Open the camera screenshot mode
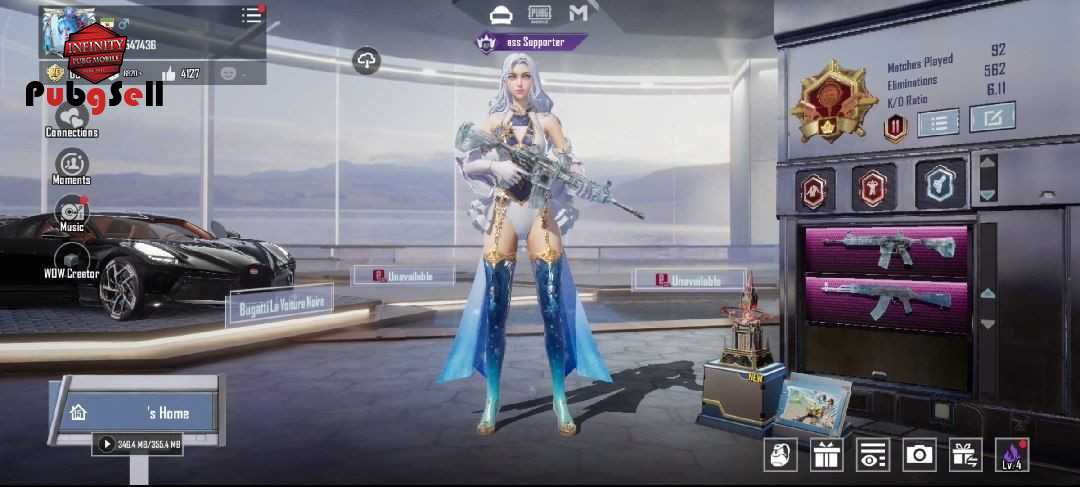This screenshot has height=487, width=1080. coord(919,455)
